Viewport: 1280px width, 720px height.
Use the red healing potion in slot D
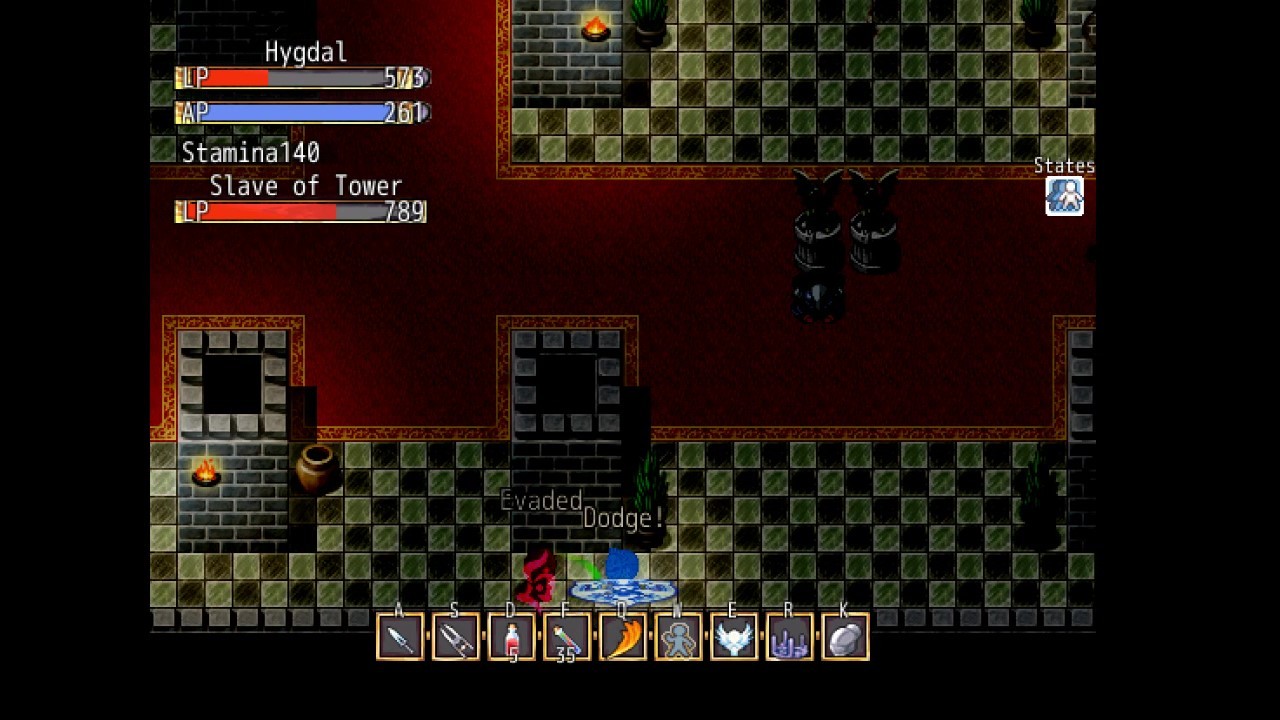[x=511, y=636]
